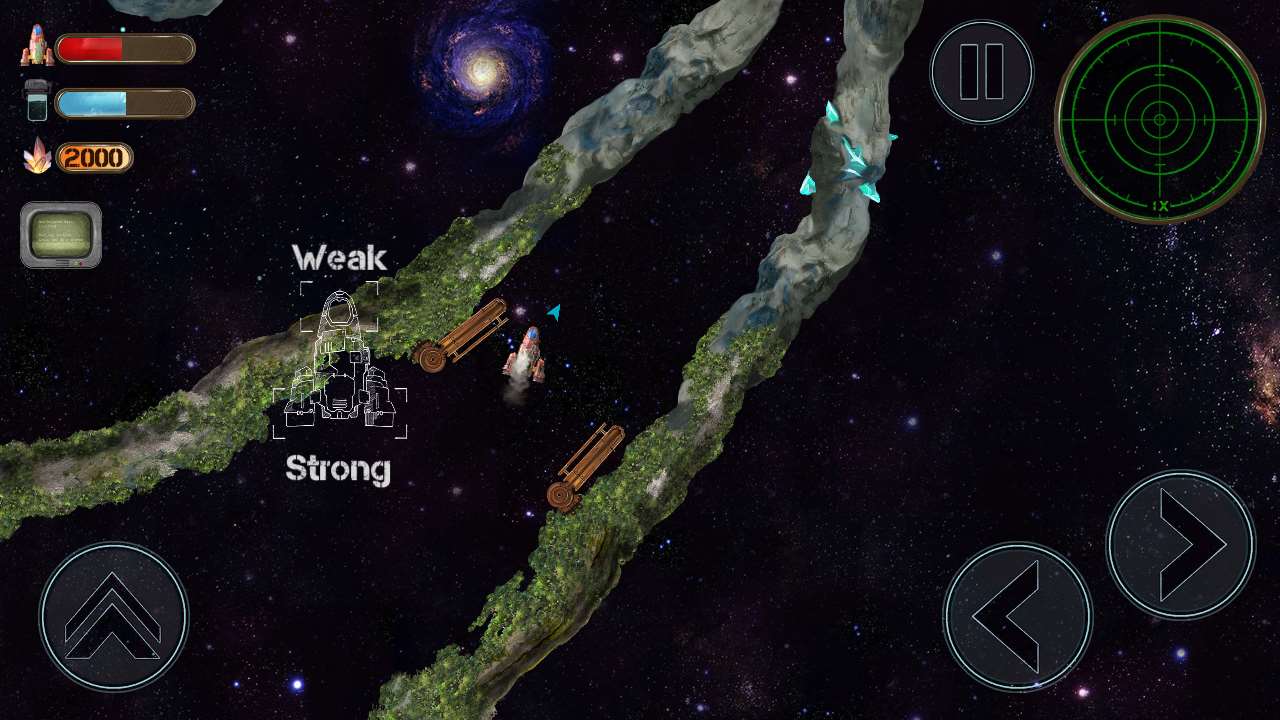
Task: Click the blue directional arrow marker
Action: (x=552, y=312)
